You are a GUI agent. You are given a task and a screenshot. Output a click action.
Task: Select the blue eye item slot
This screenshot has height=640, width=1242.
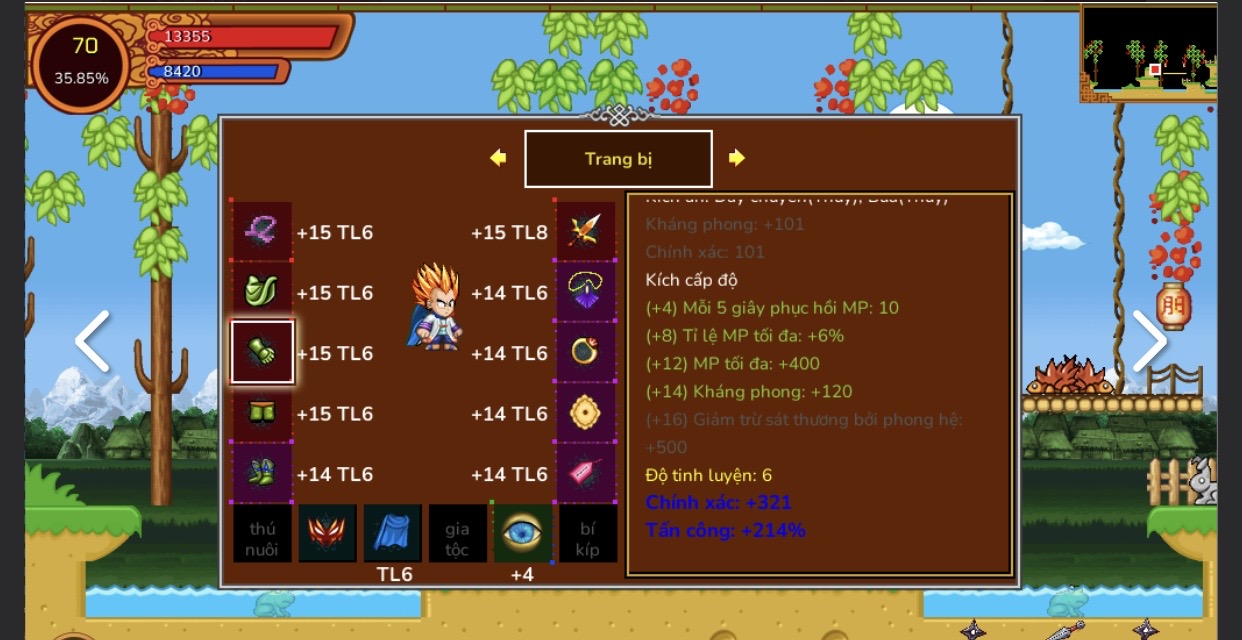(522, 534)
